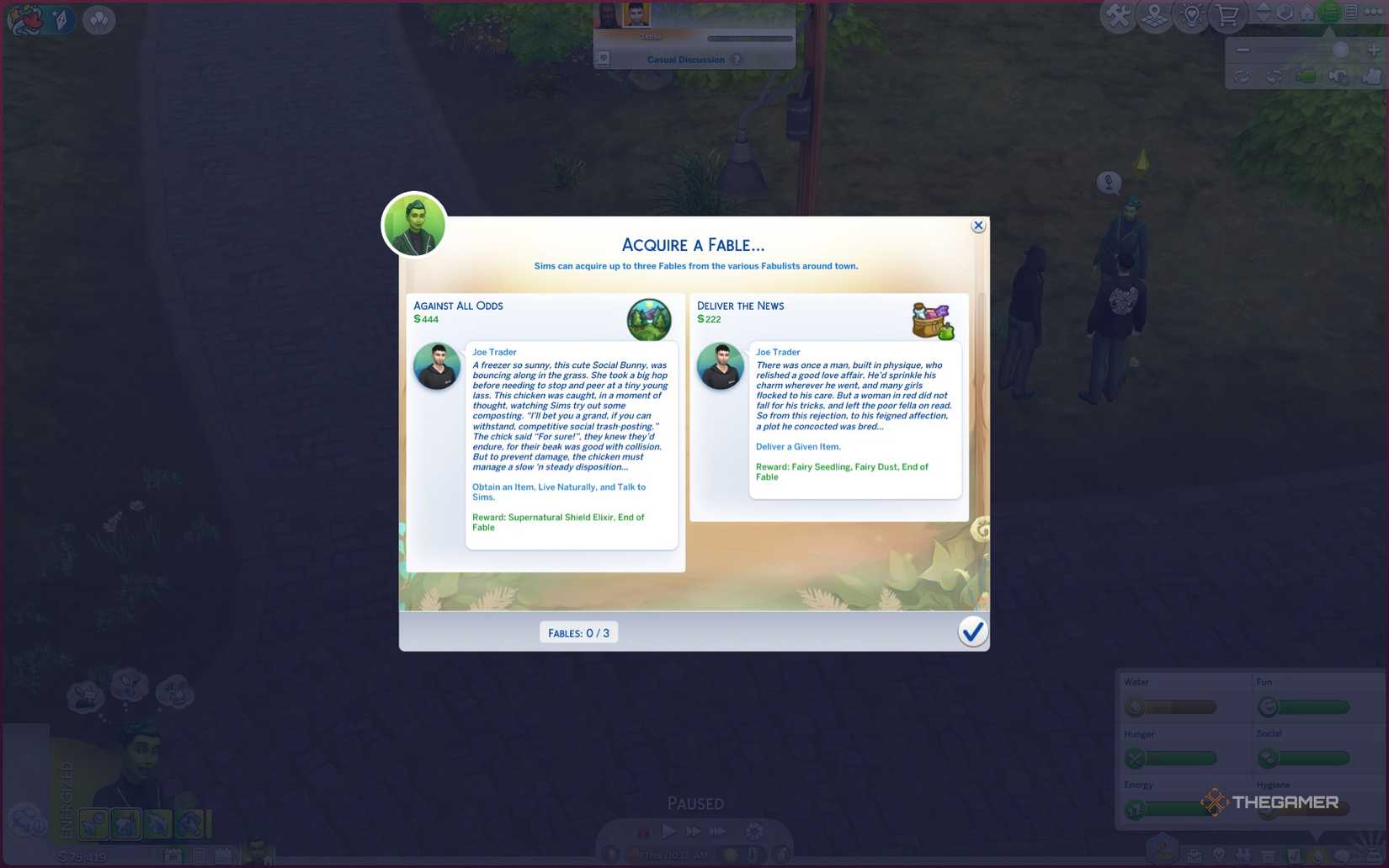1389x868 pixels.
Task: Expand the Casual Discussion question mark info
Action: tap(737, 60)
